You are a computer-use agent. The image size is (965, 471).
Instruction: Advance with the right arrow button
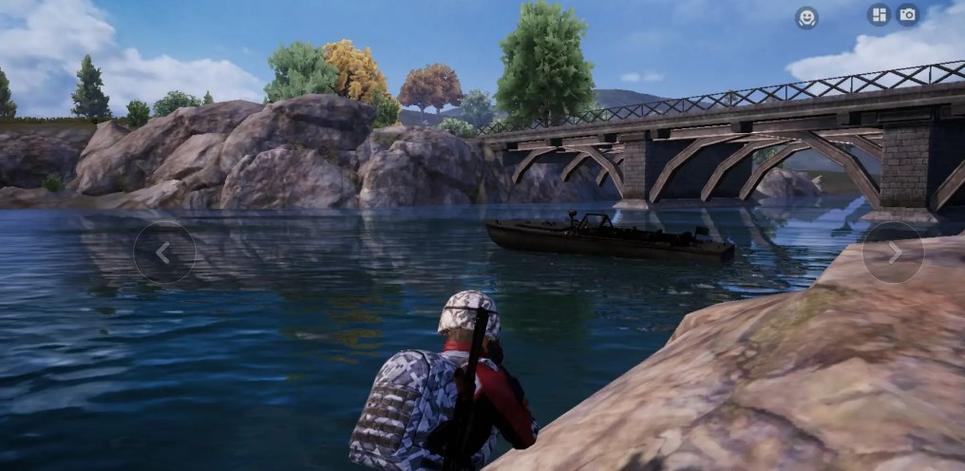click(x=892, y=253)
